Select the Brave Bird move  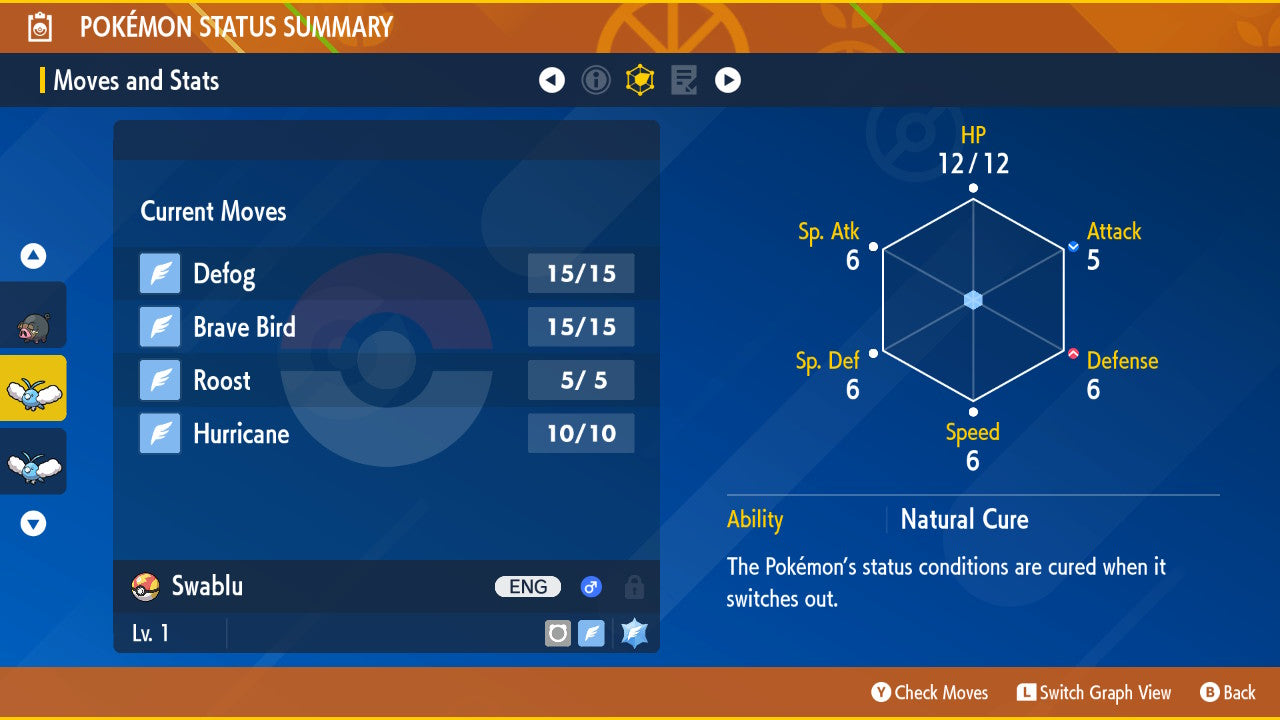[386, 327]
